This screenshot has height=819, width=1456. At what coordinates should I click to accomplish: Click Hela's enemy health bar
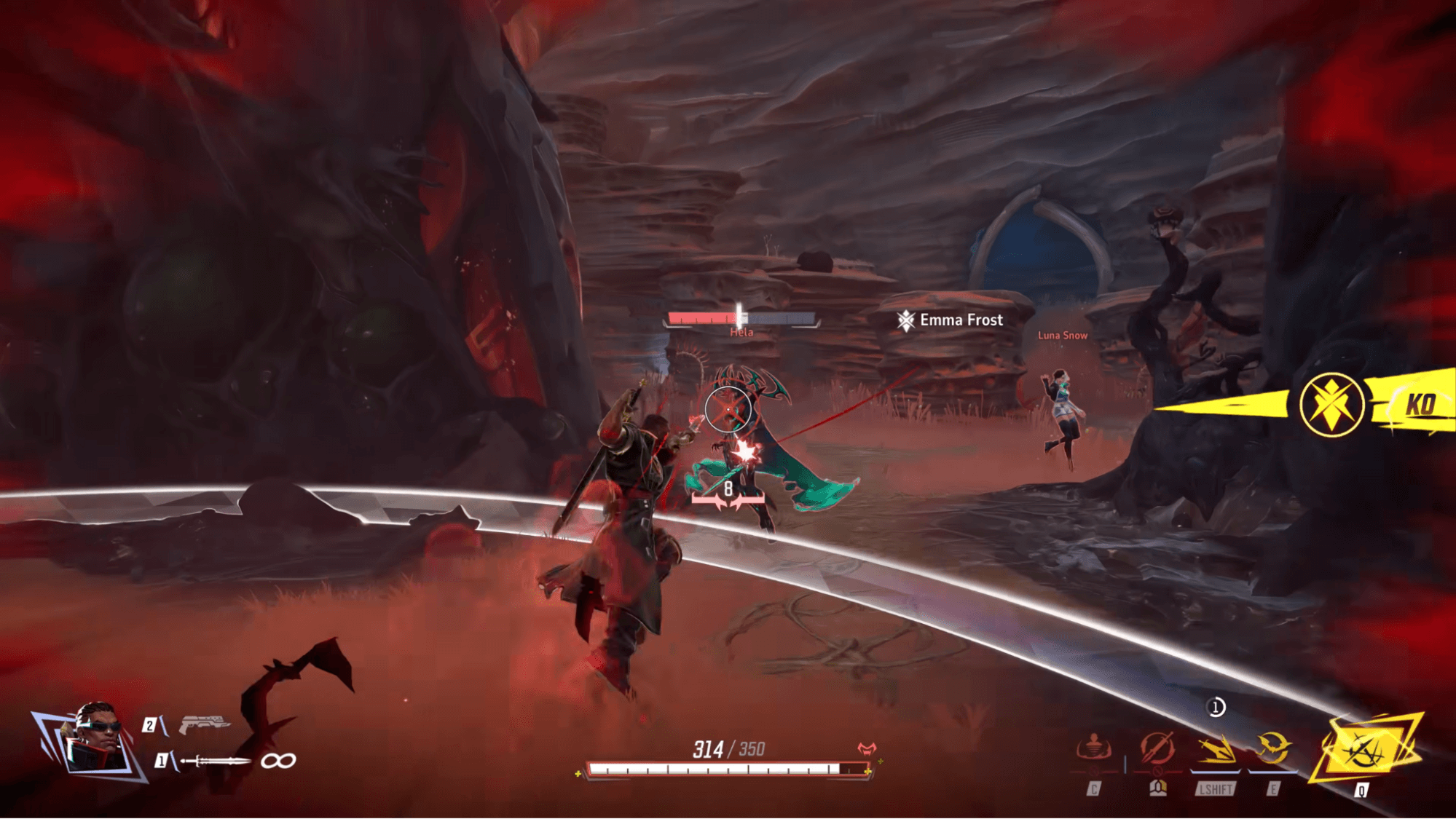click(x=739, y=317)
